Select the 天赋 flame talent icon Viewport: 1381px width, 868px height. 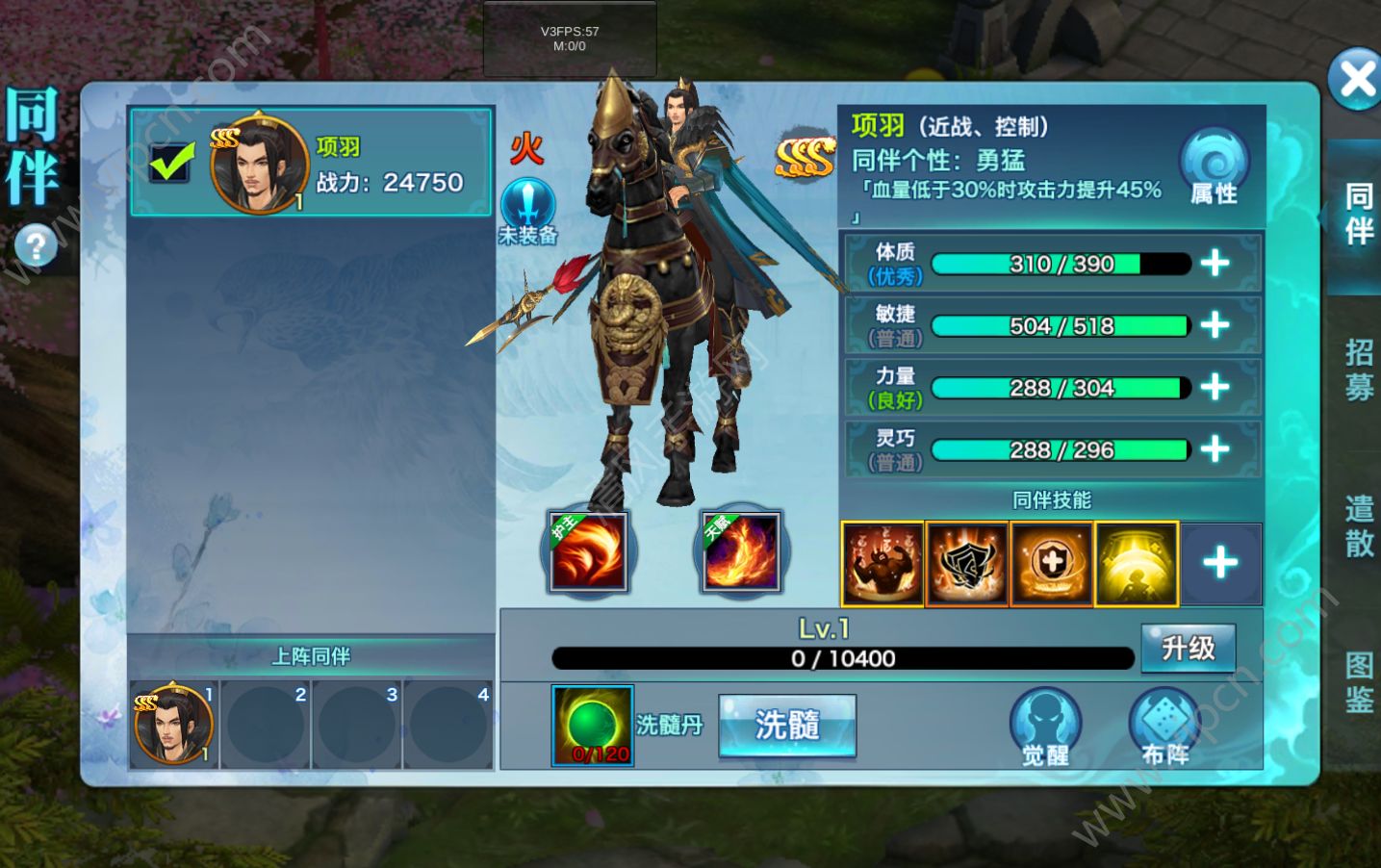click(740, 551)
